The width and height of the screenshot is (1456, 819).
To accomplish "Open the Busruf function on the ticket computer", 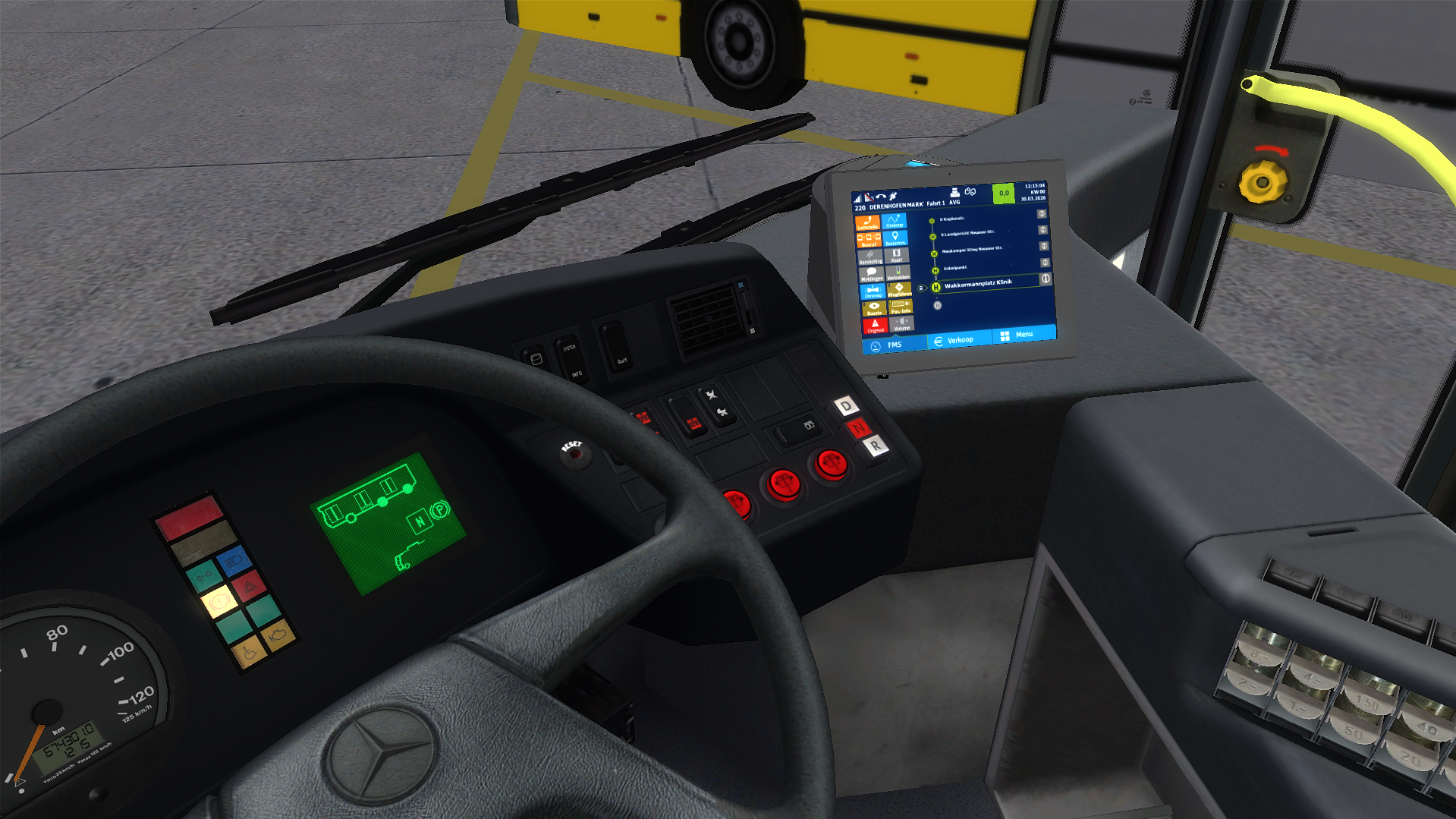I will [869, 241].
